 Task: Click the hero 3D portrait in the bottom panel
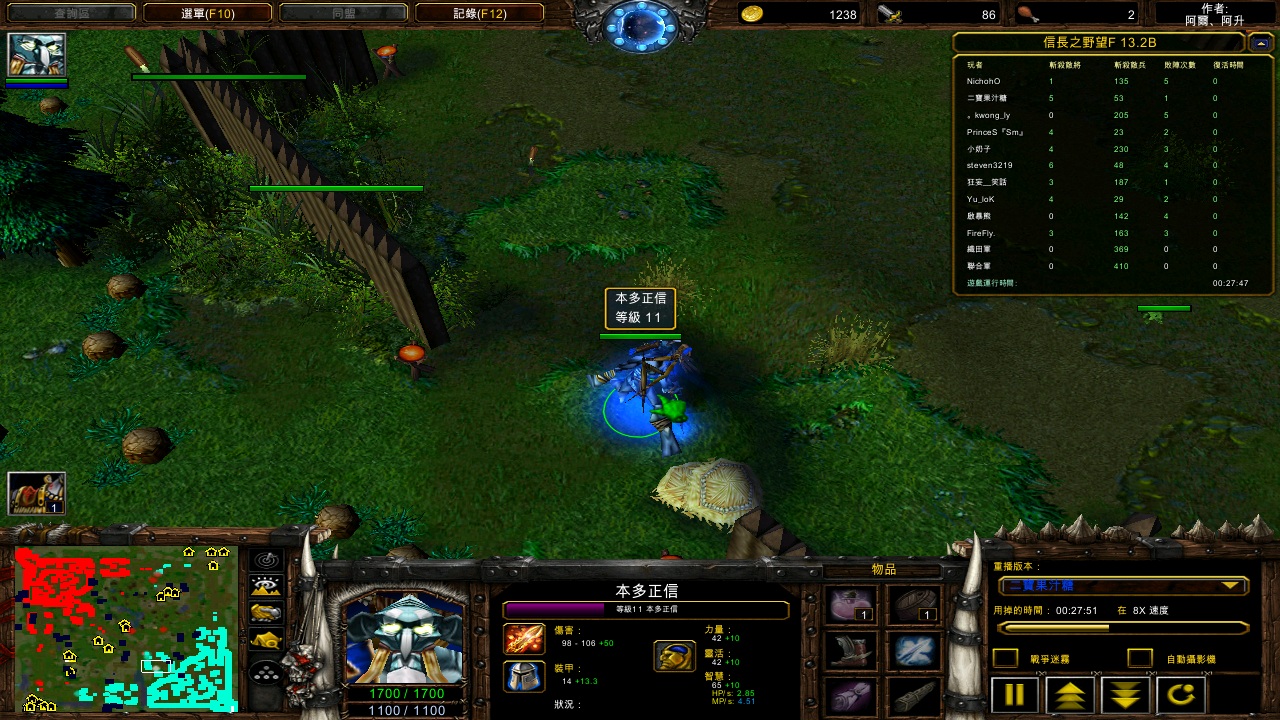405,640
